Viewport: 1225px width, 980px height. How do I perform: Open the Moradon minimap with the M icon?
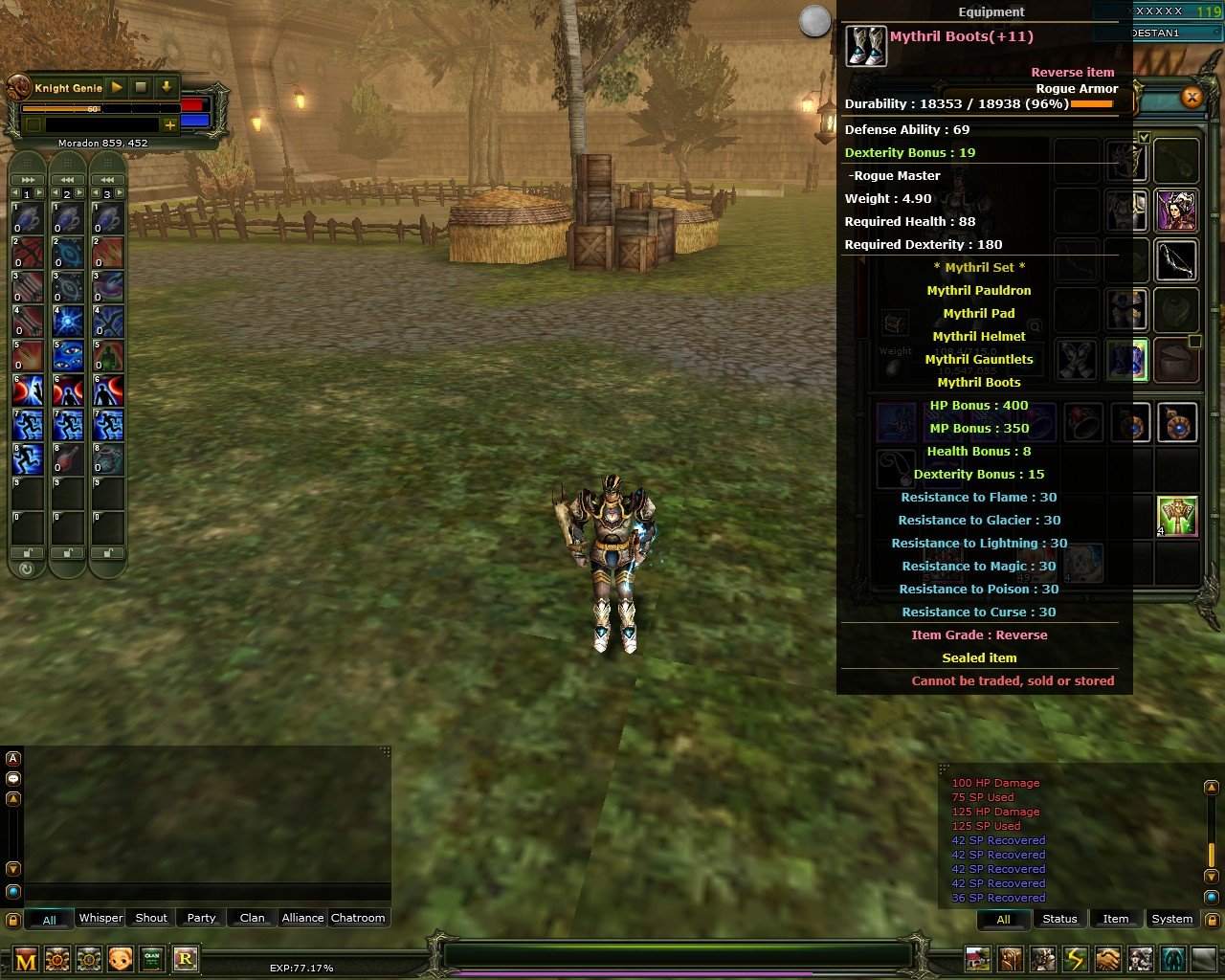pyautogui.click(x=25, y=960)
